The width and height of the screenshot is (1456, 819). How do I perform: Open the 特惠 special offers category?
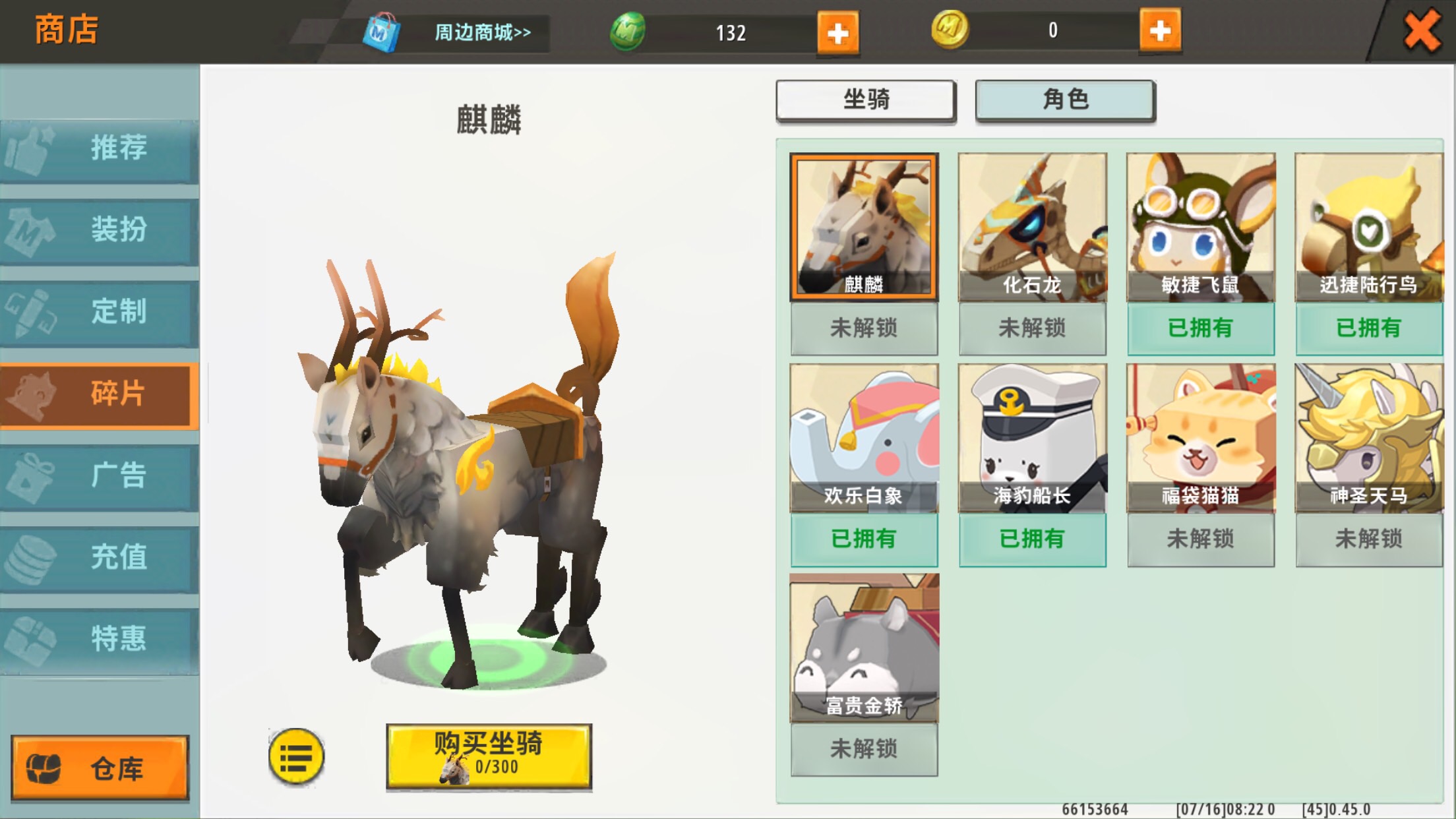click(x=100, y=639)
